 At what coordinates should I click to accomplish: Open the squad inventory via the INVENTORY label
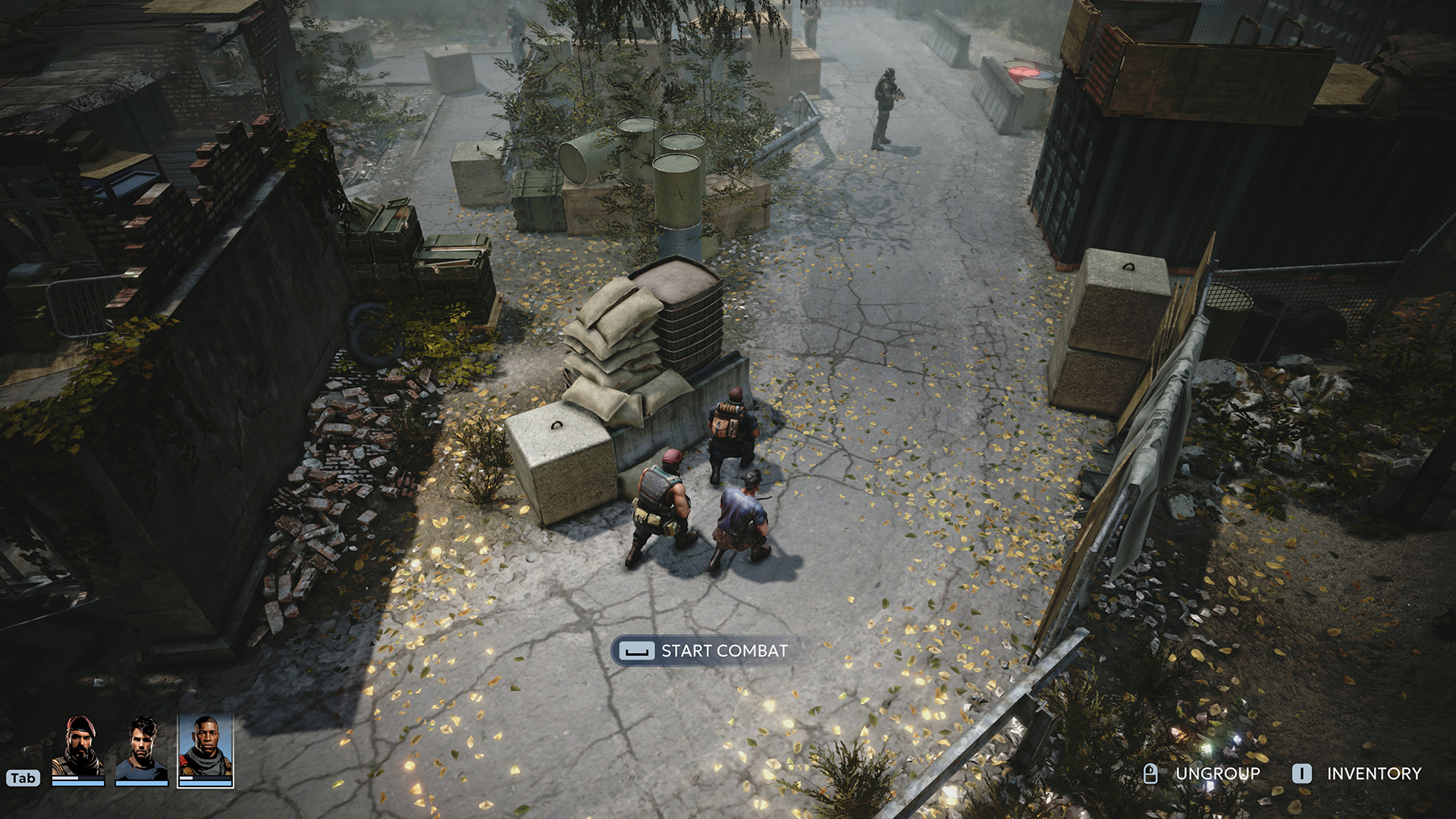pos(1374,774)
